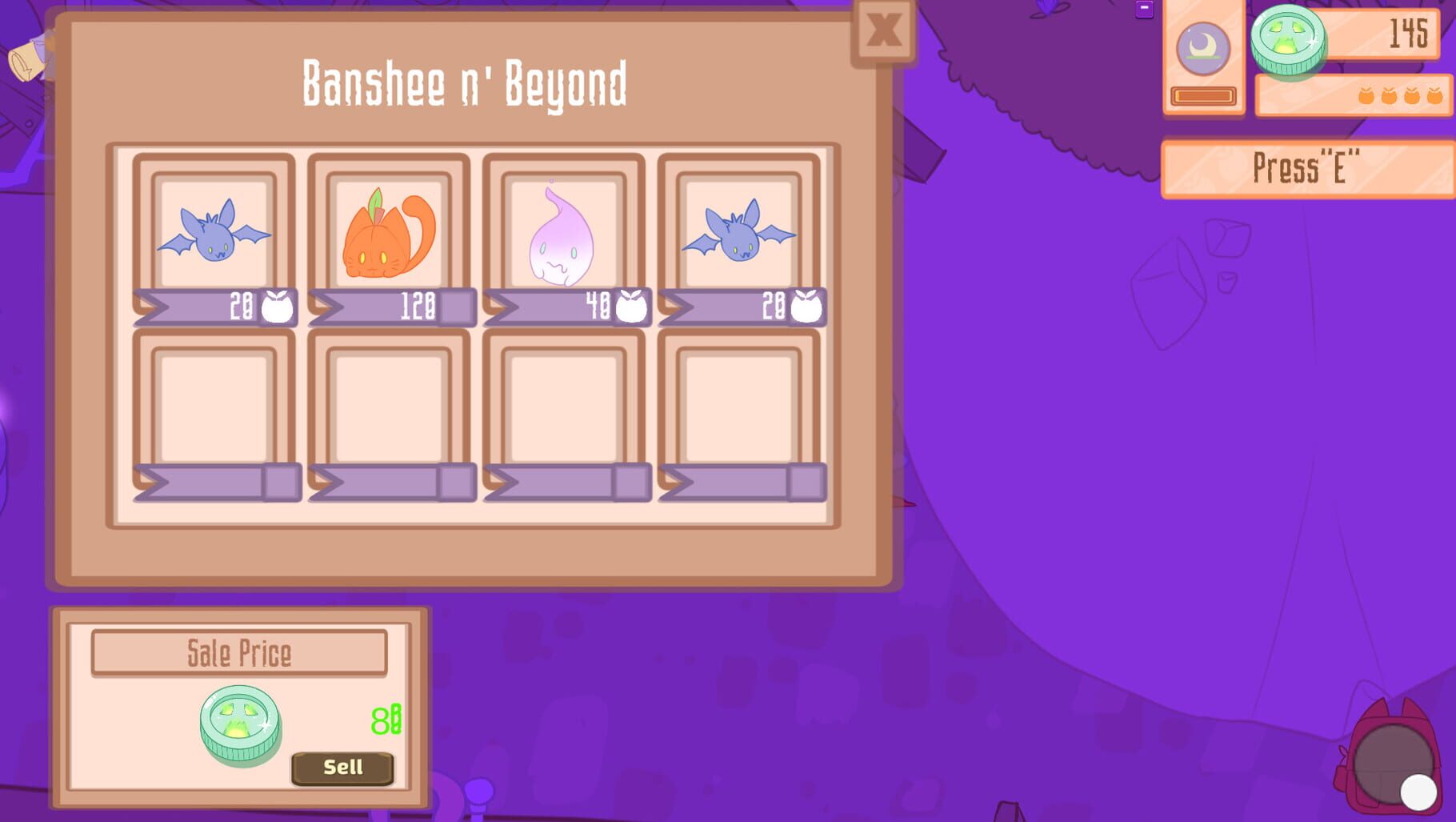Open the Sale Price header
The image size is (1456, 822).
coord(238,652)
